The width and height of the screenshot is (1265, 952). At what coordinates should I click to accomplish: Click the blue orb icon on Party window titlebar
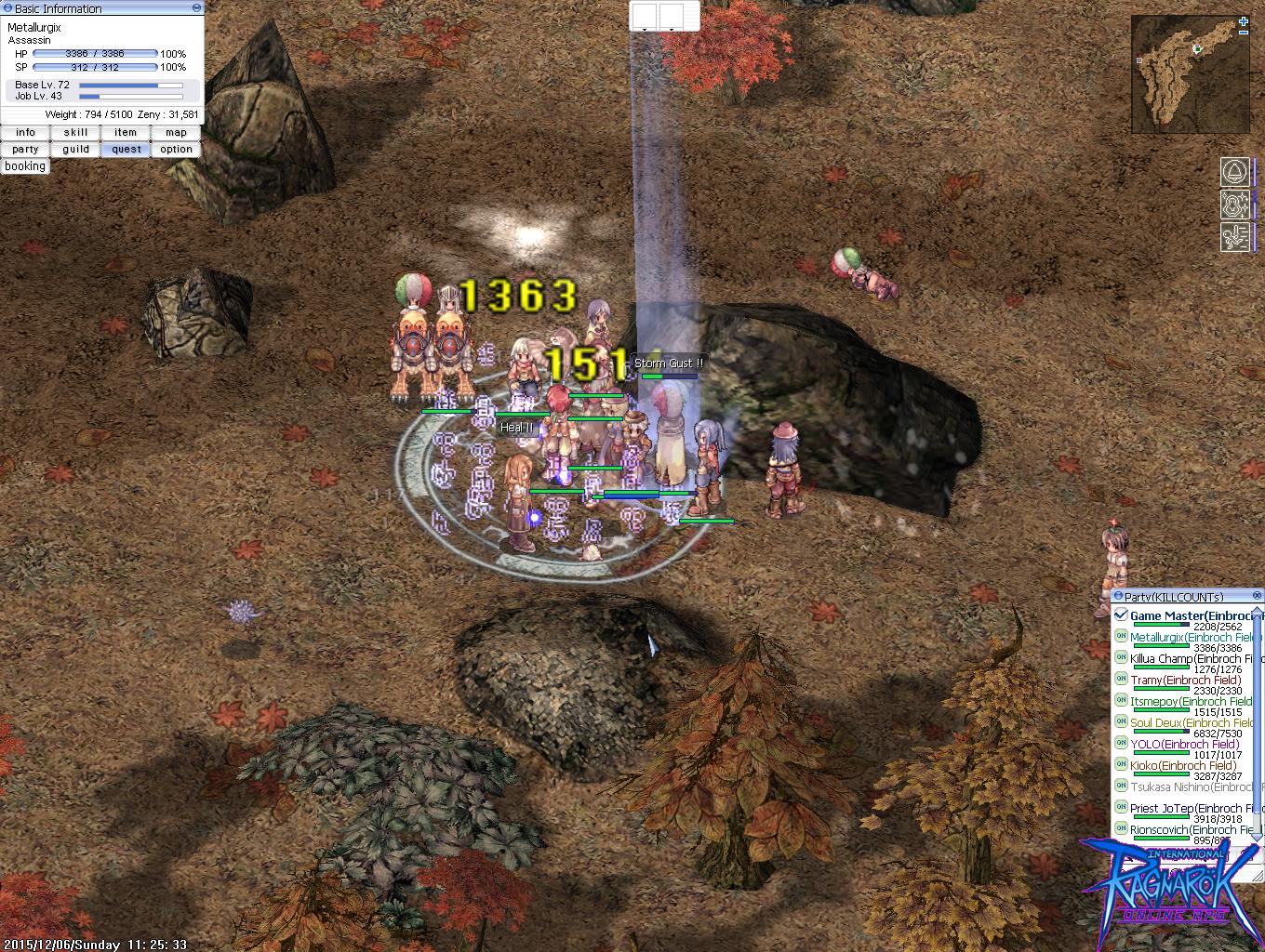[1119, 595]
